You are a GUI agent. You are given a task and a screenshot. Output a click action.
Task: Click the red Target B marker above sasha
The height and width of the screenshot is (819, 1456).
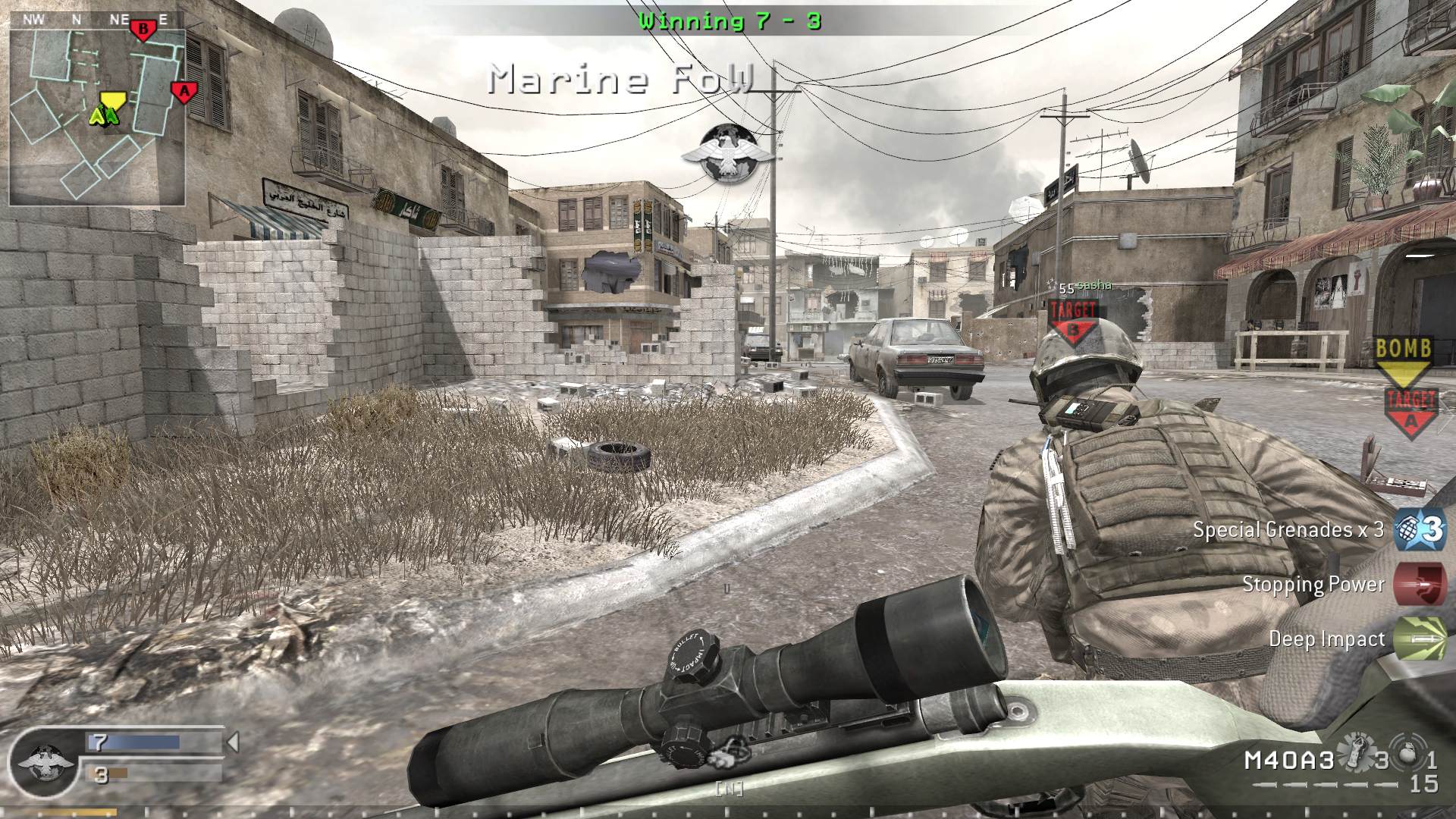(1072, 318)
